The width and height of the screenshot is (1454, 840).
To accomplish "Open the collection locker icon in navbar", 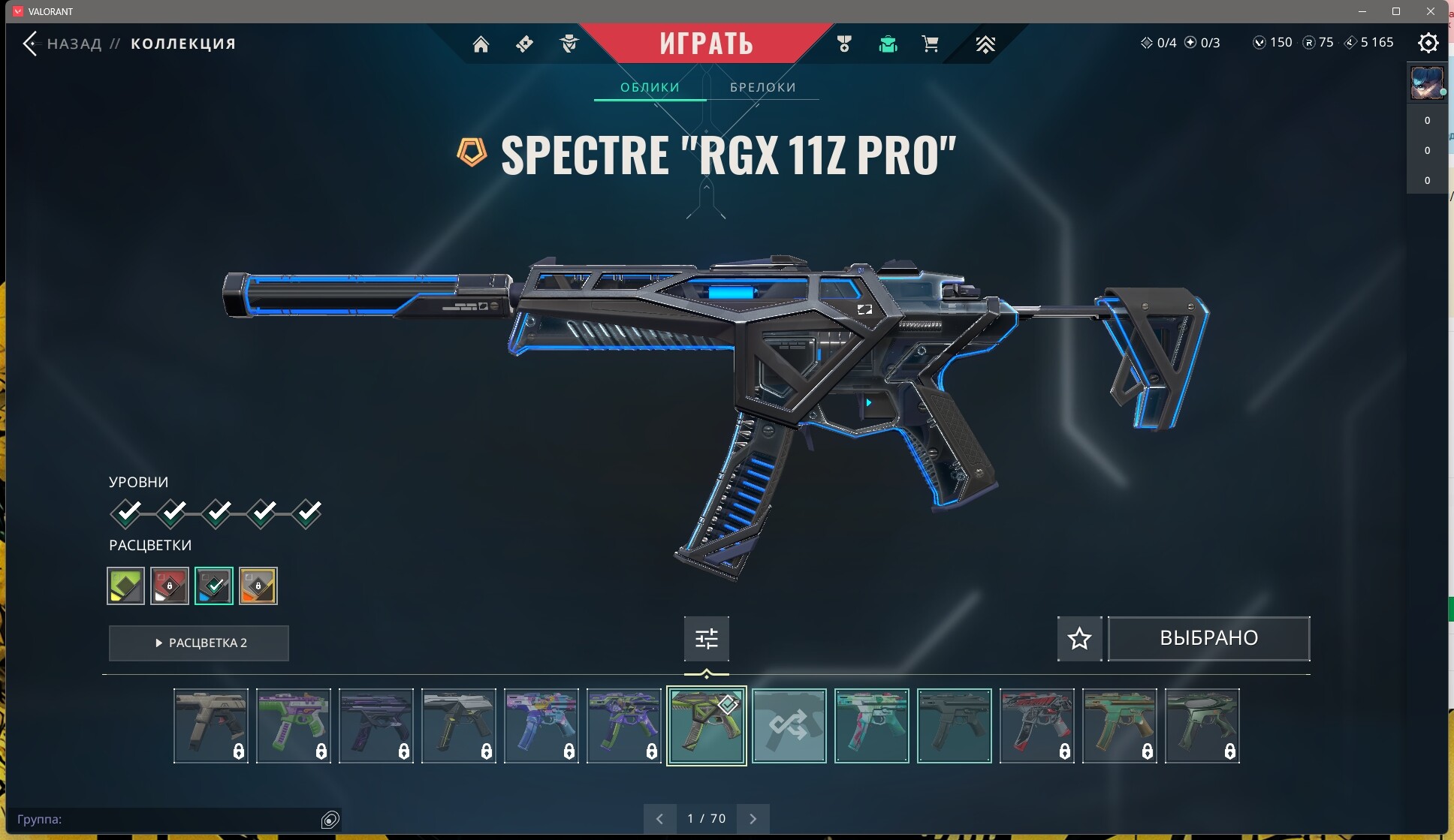I will 888,44.
